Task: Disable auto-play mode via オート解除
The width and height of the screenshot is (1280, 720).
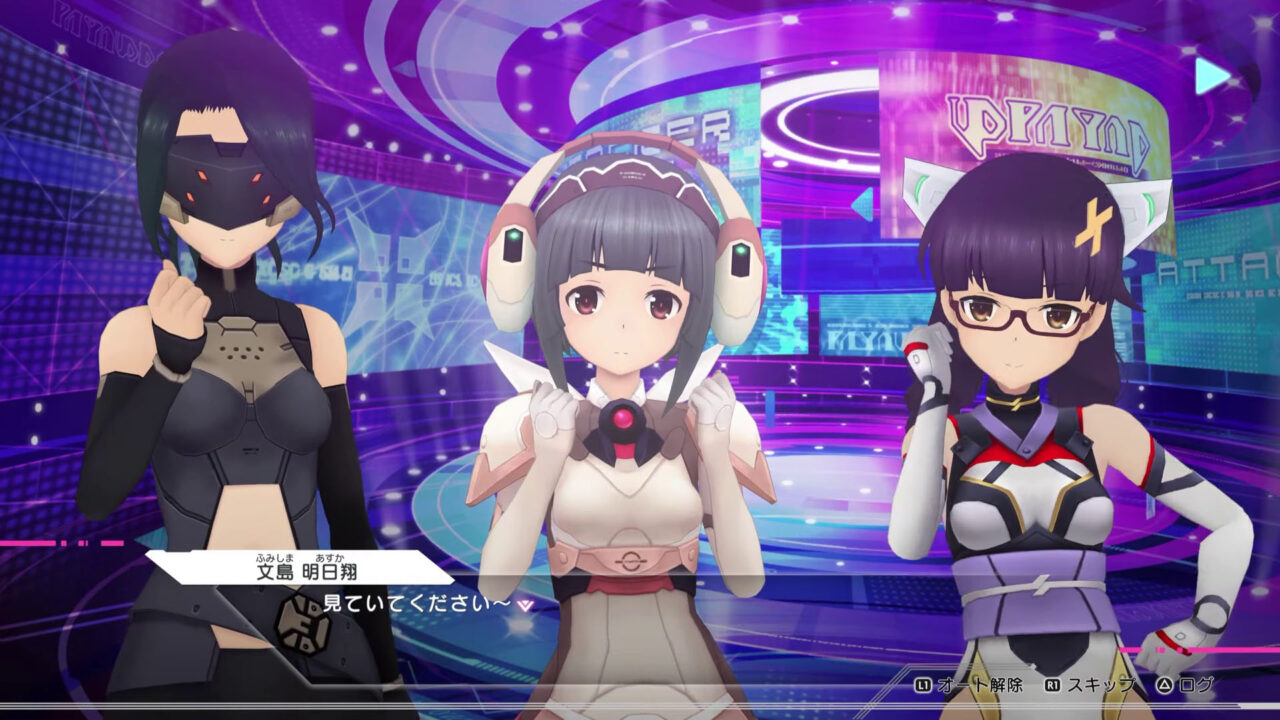Action: pyautogui.click(x=980, y=686)
